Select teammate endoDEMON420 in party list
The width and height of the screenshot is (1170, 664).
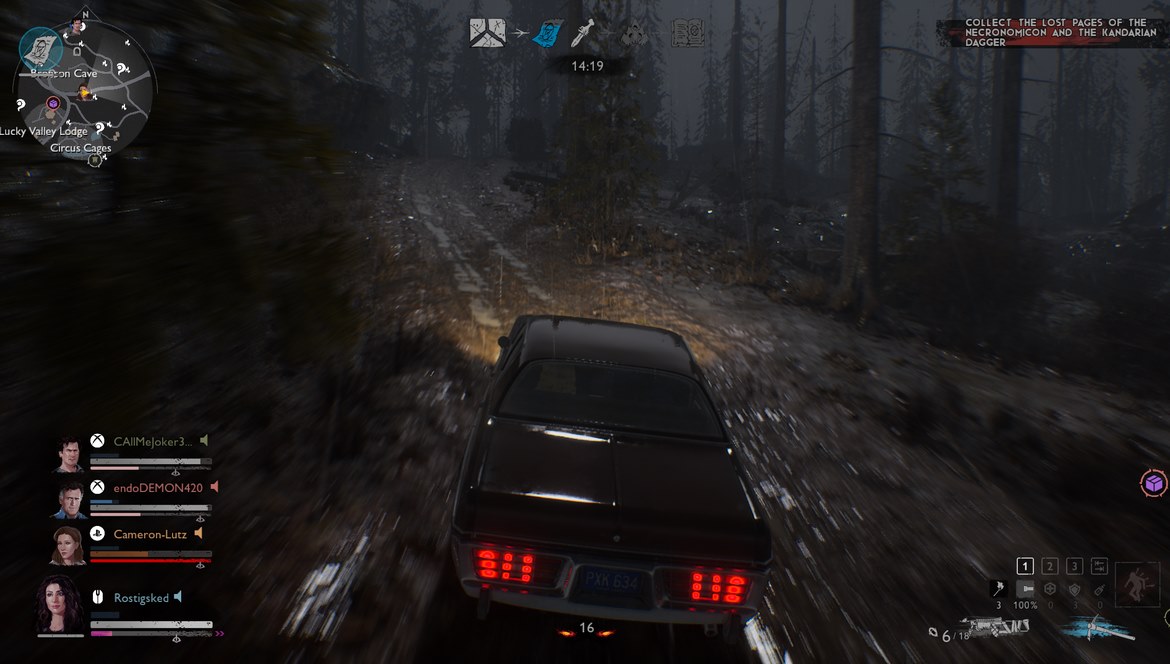pyautogui.click(x=158, y=488)
